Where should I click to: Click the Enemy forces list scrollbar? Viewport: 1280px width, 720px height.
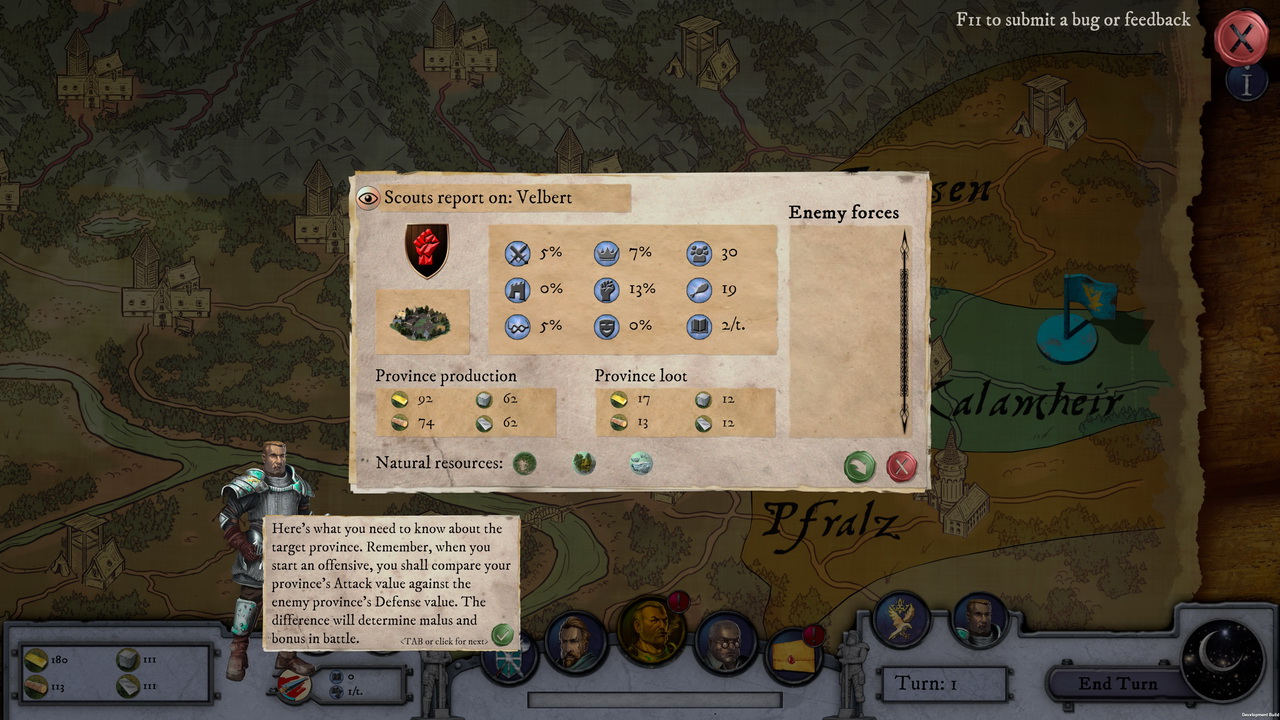[x=905, y=330]
